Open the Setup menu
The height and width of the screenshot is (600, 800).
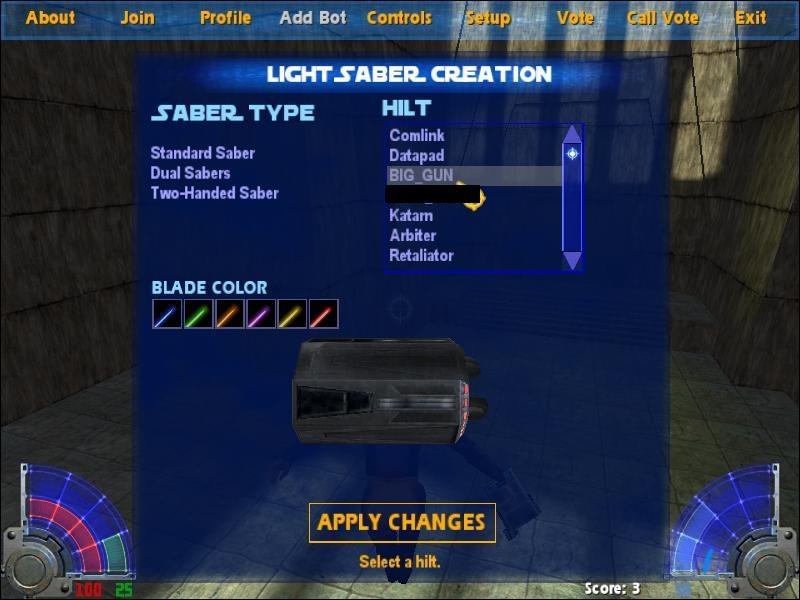pyautogui.click(x=488, y=18)
